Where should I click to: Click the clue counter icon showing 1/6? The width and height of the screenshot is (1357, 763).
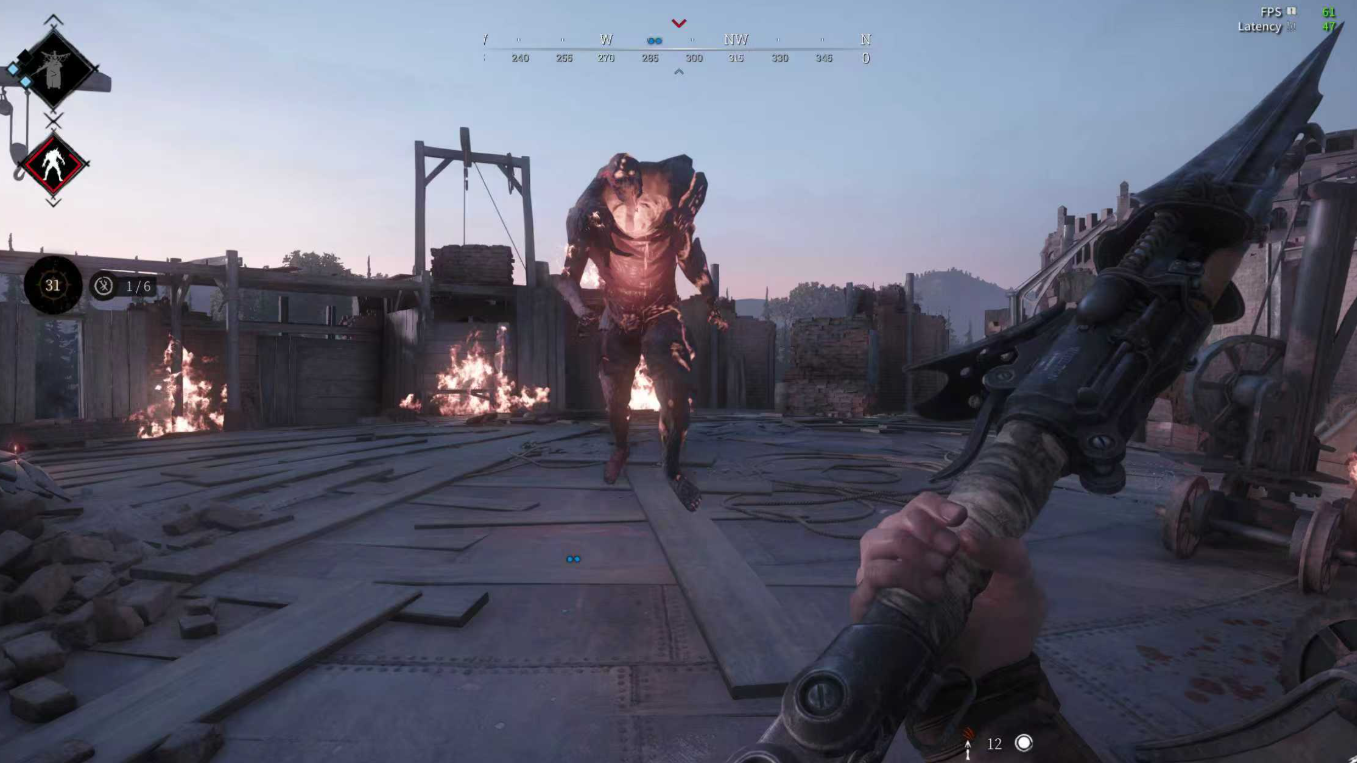click(x=104, y=286)
